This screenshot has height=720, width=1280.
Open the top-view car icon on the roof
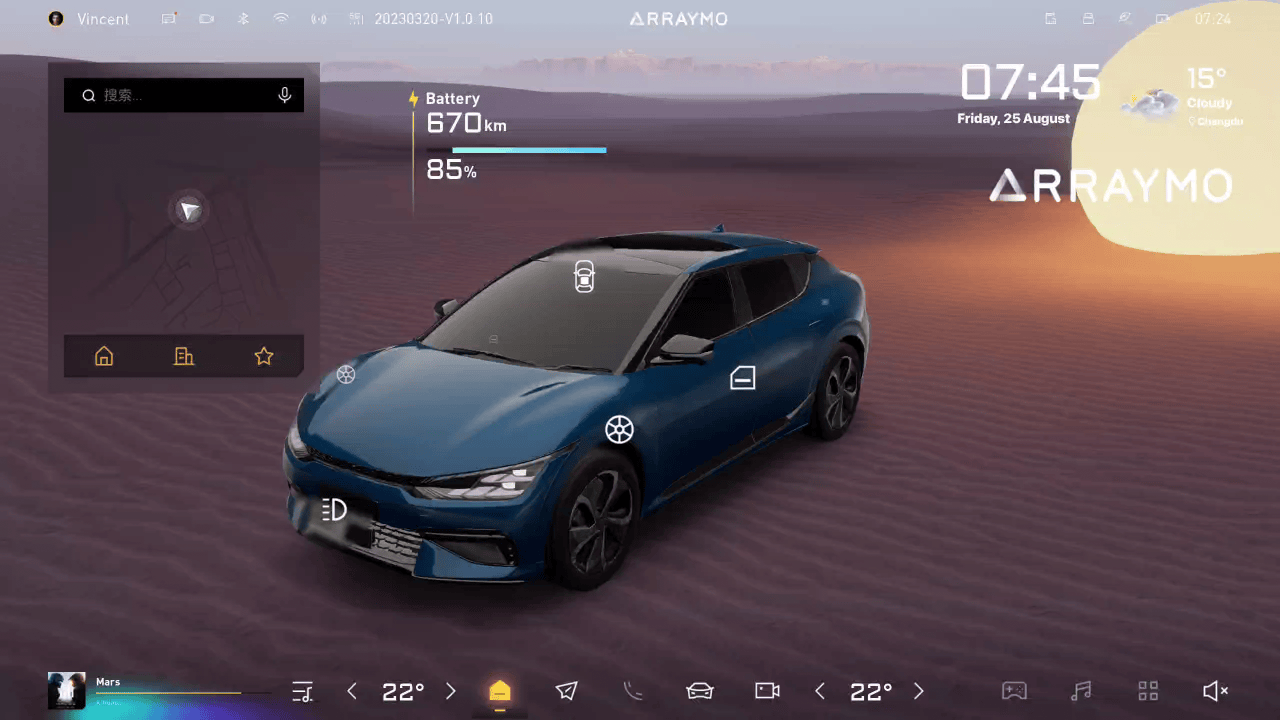coord(584,277)
